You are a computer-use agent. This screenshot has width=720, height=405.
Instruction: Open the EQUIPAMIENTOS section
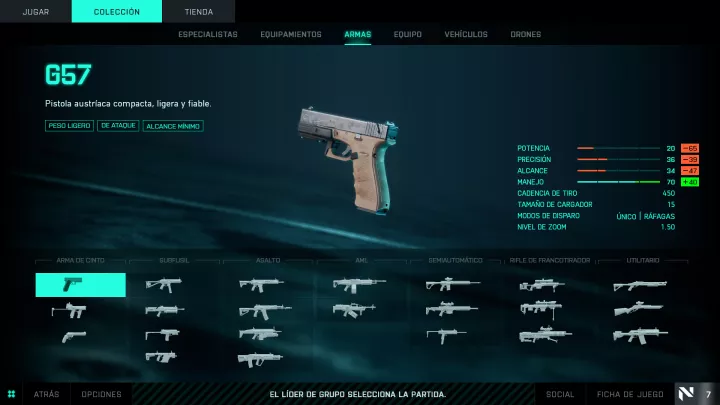(291, 34)
